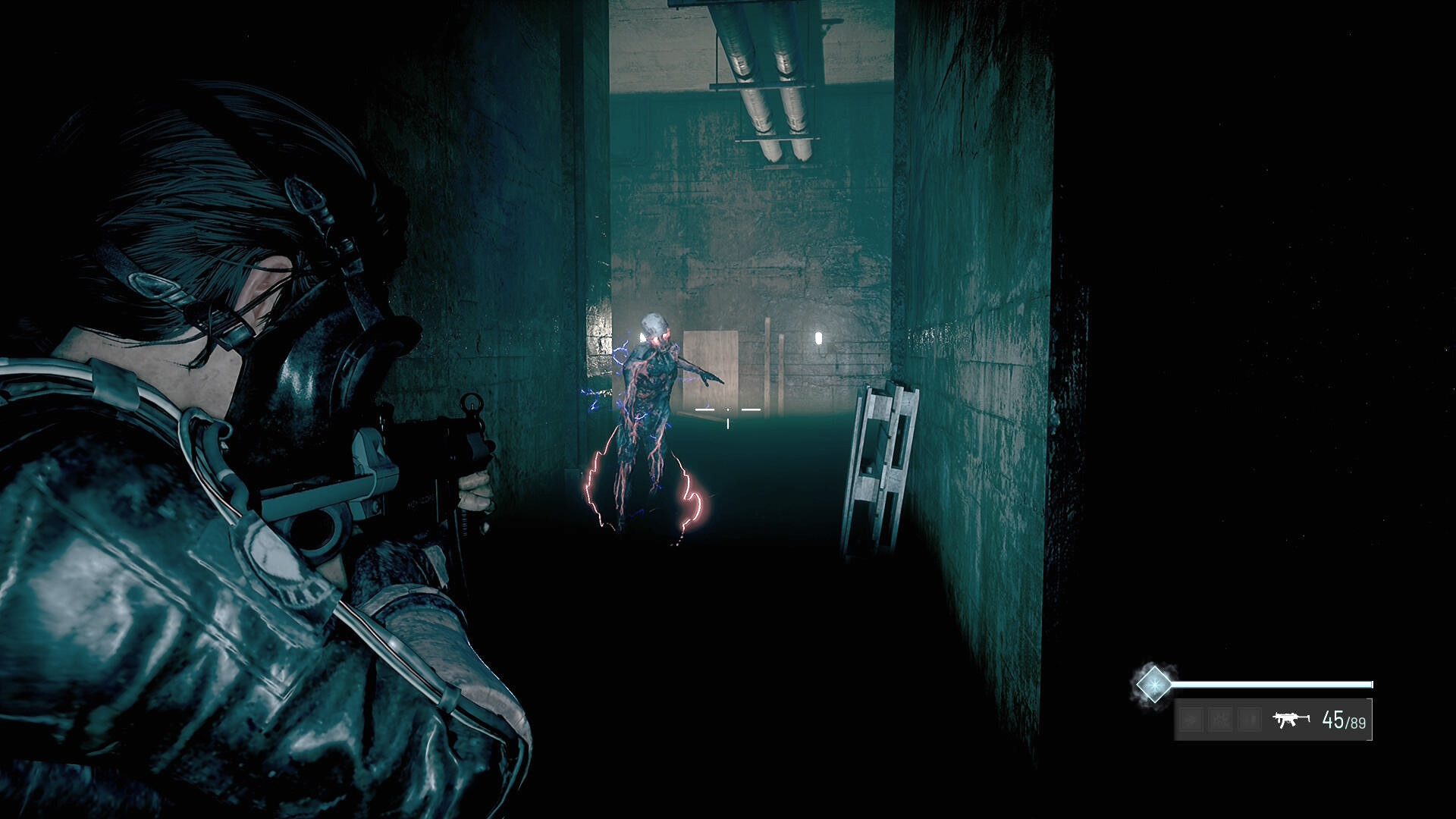Image resolution: width=1456 pixels, height=819 pixels.
Task: Select the submachine gun weapon icon
Action: click(x=1291, y=719)
